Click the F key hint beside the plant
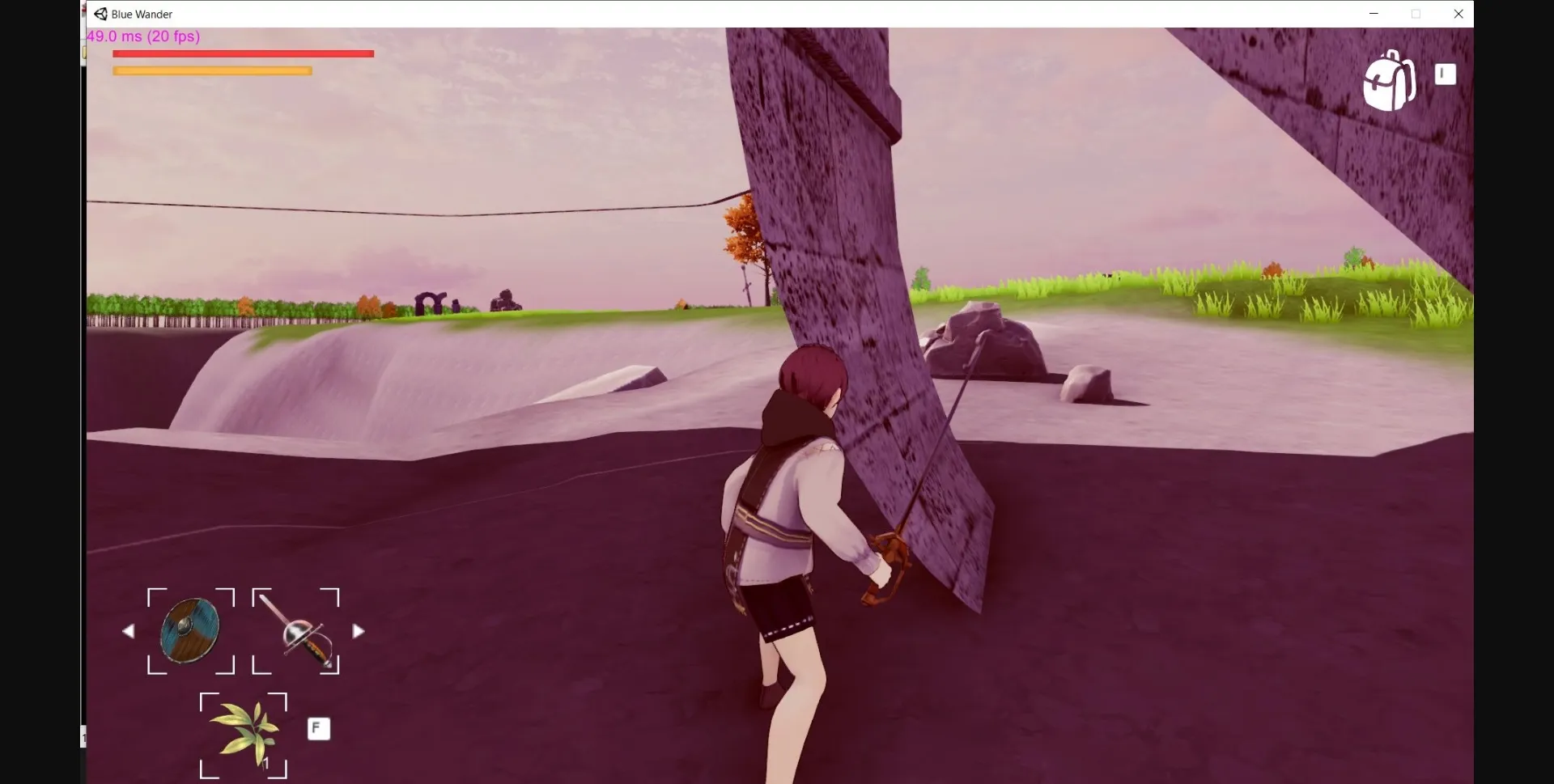Image resolution: width=1554 pixels, height=784 pixels. [x=318, y=728]
